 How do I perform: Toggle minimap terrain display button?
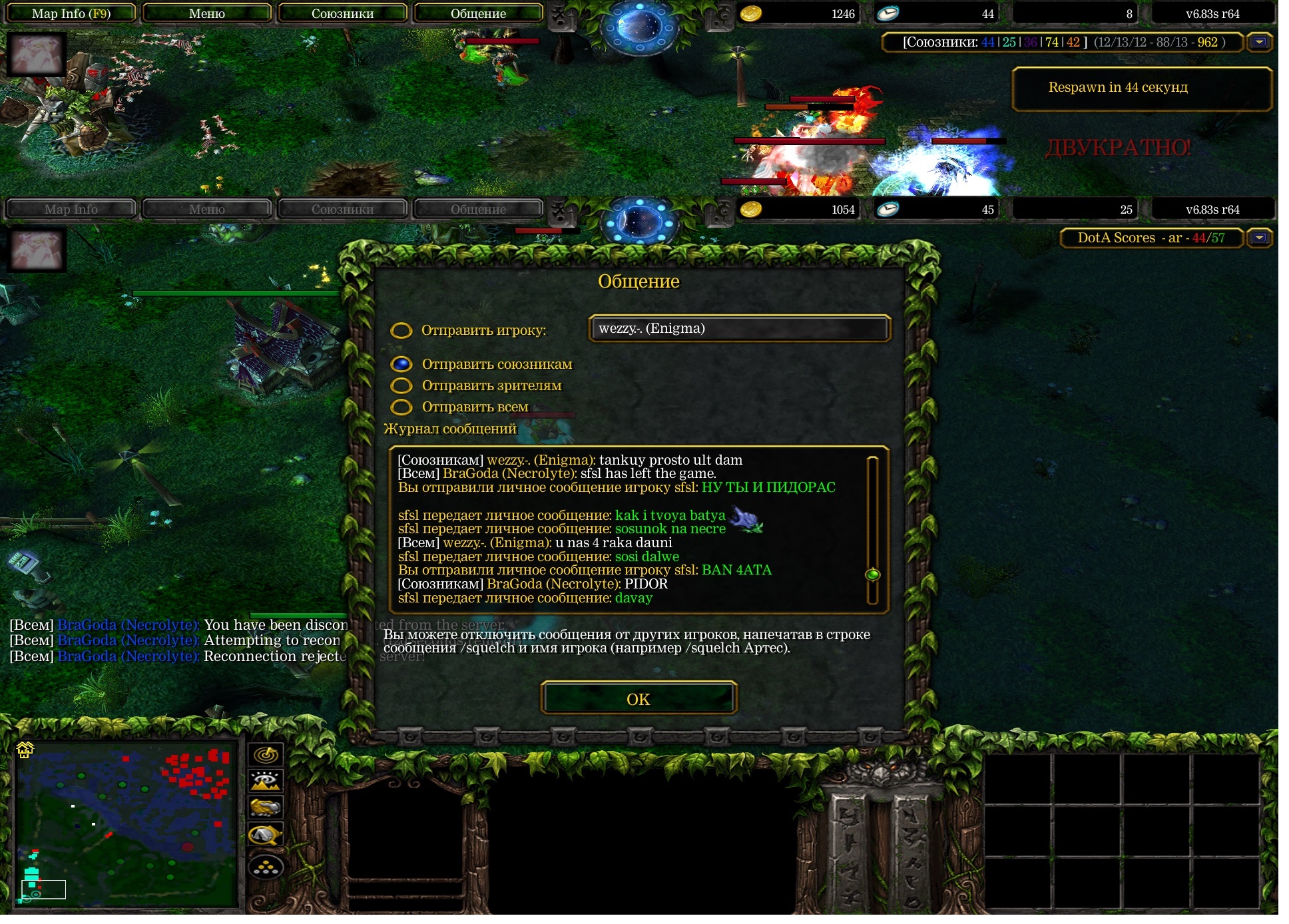[266, 781]
